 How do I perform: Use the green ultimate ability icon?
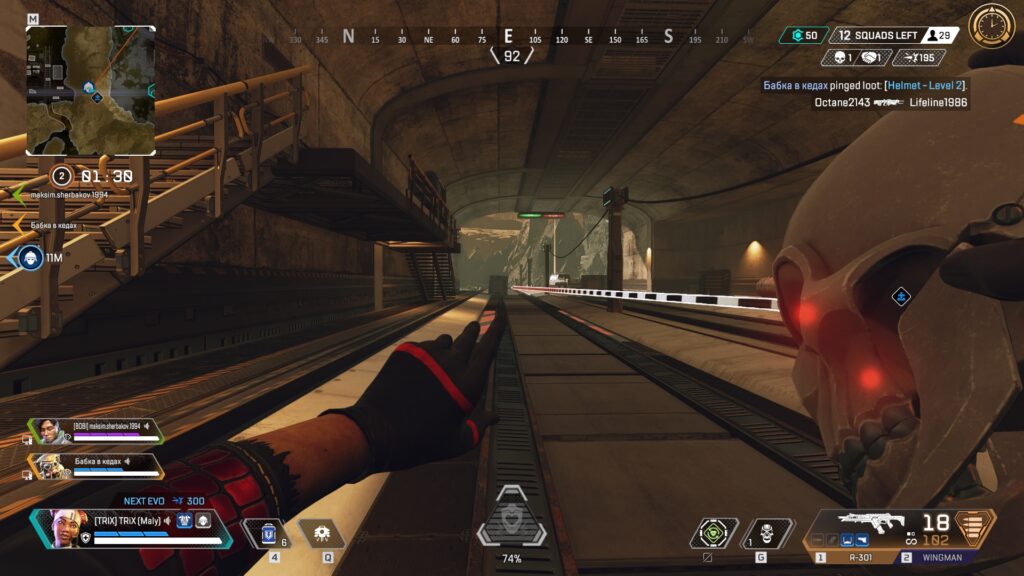pos(714,533)
